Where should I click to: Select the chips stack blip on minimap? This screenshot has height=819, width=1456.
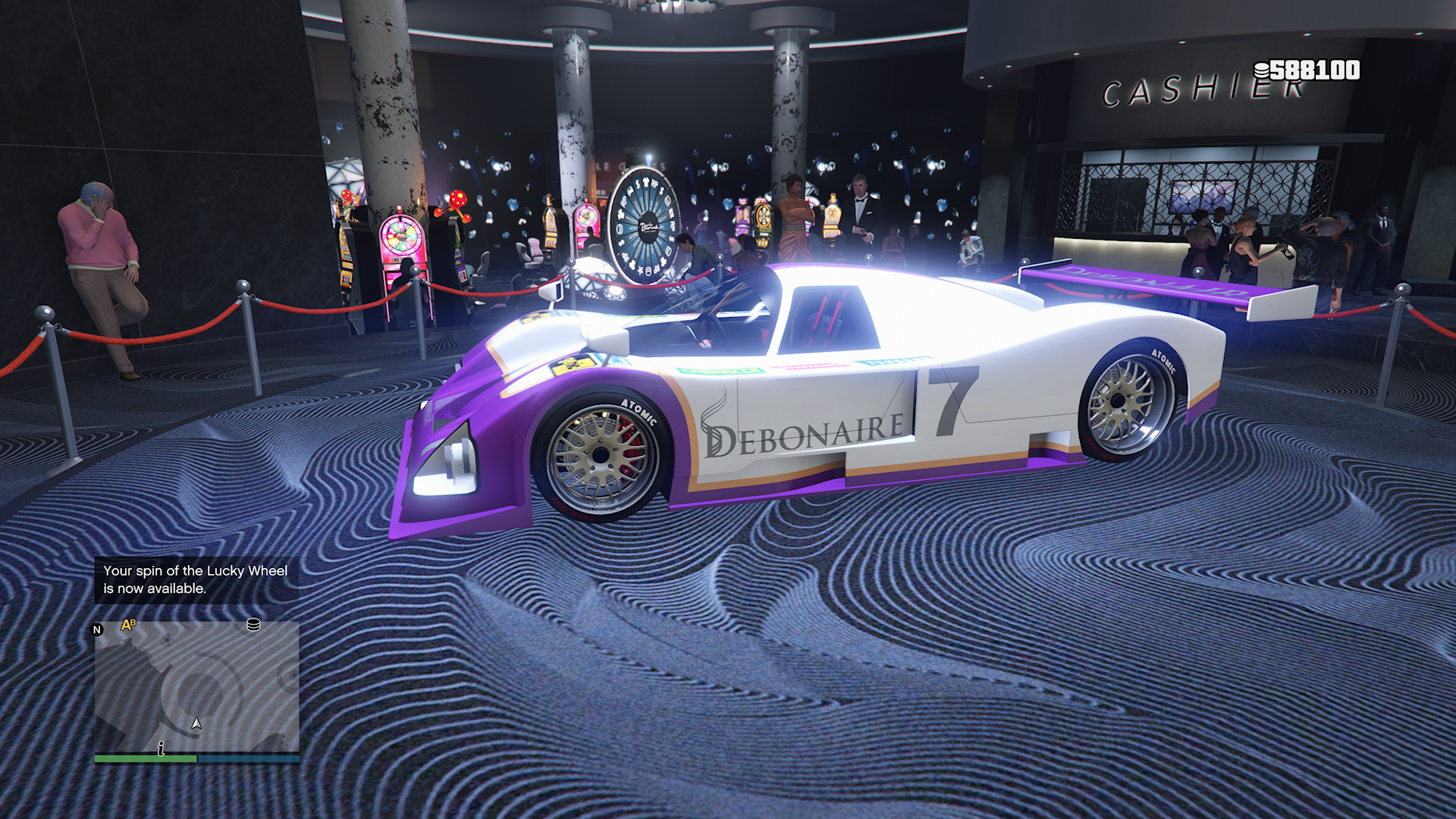253,625
